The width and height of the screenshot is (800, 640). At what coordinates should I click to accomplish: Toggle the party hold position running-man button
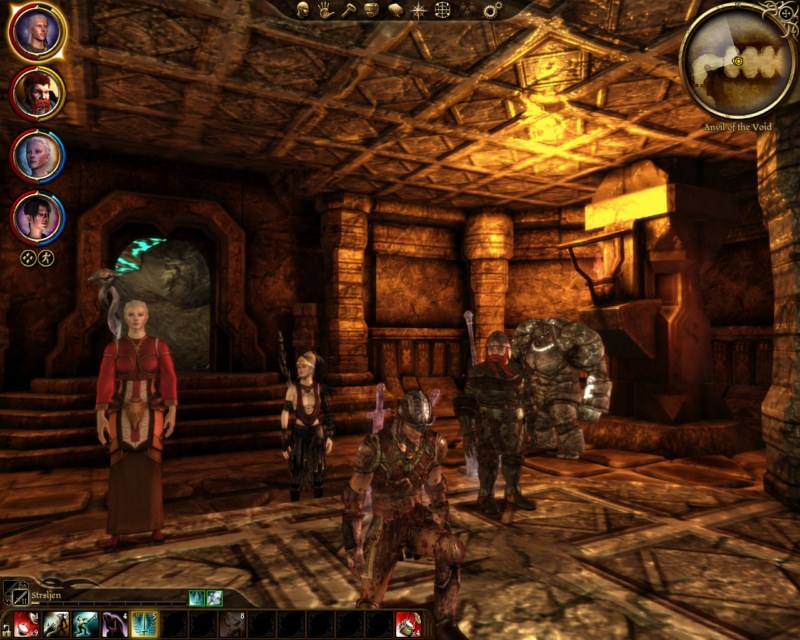point(46,257)
